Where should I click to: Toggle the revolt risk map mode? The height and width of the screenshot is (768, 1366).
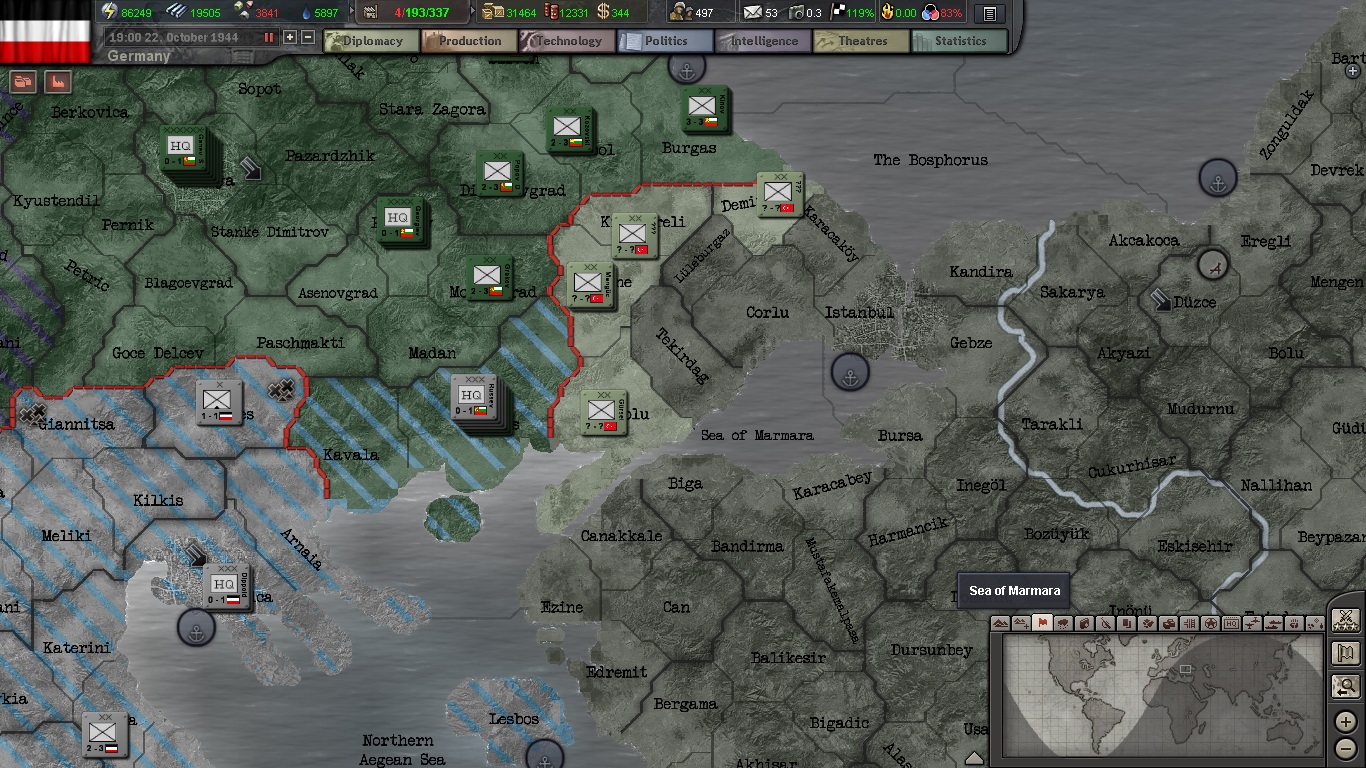(x=1104, y=622)
